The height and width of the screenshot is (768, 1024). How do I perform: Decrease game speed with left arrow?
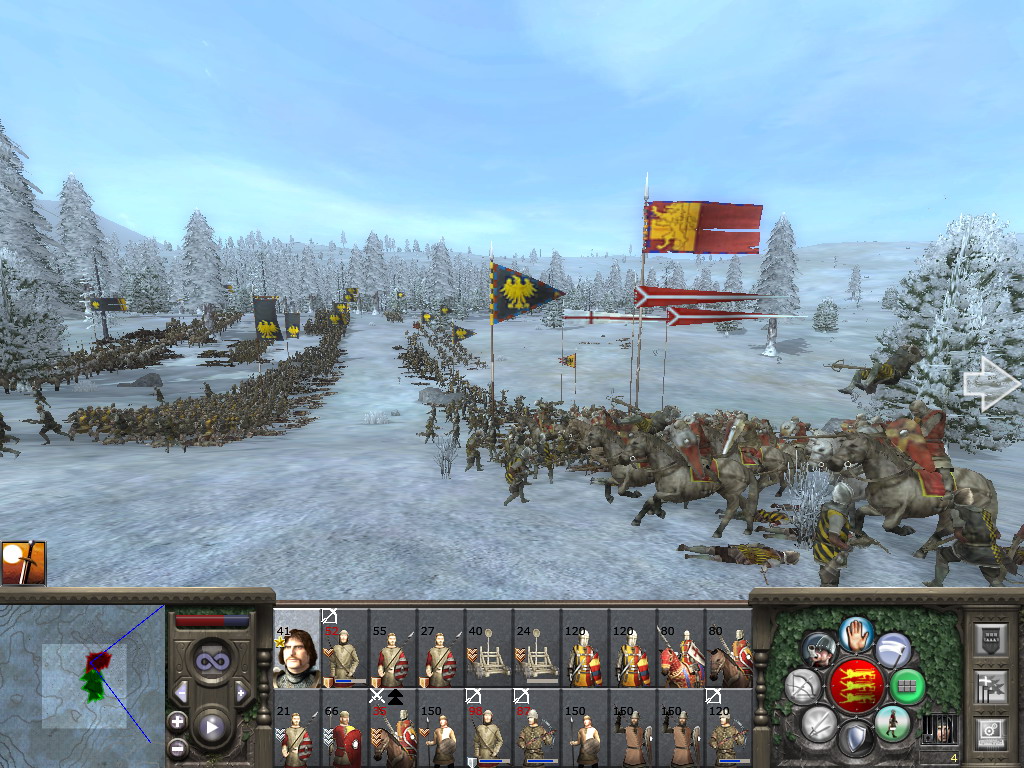(181, 691)
